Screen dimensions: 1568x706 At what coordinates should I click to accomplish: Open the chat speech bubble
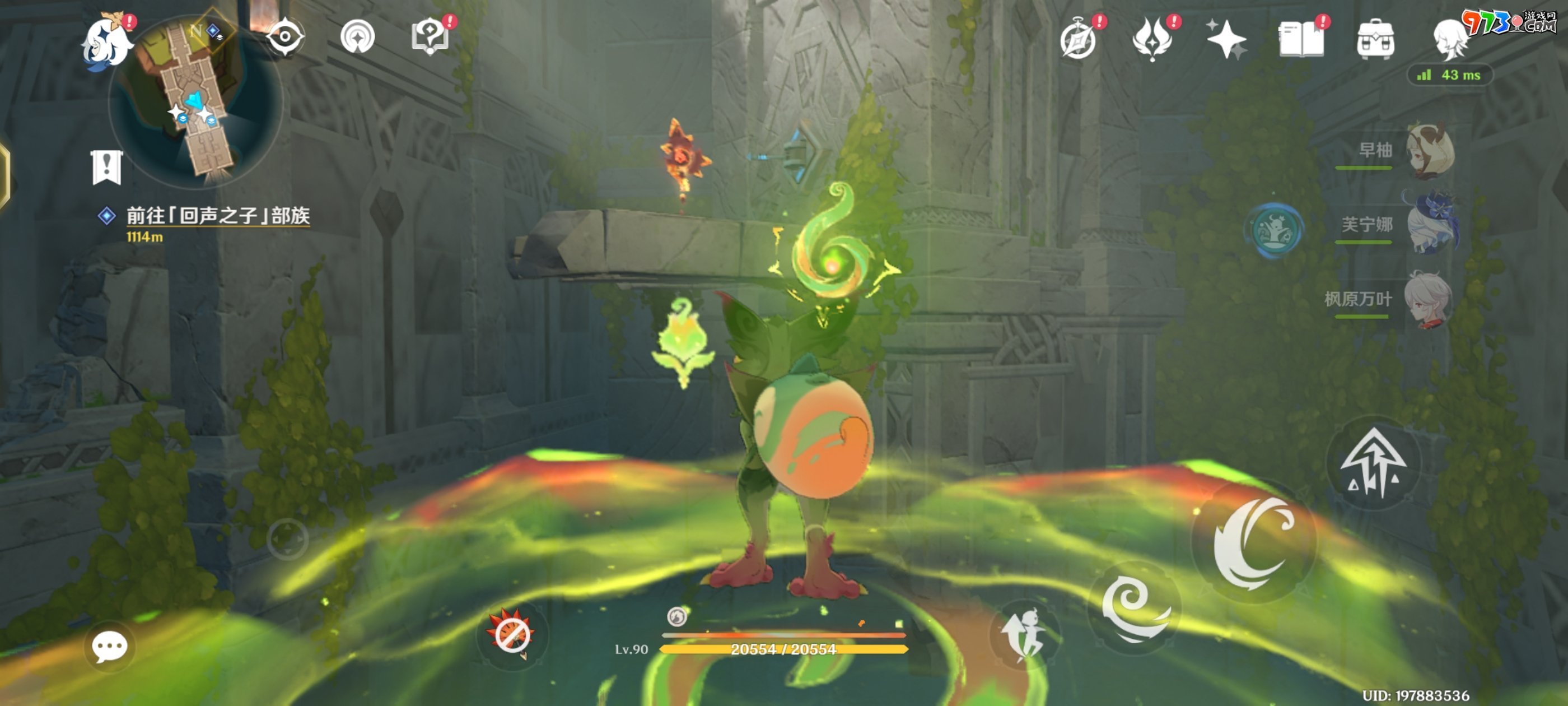pyautogui.click(x=110, y=645)
